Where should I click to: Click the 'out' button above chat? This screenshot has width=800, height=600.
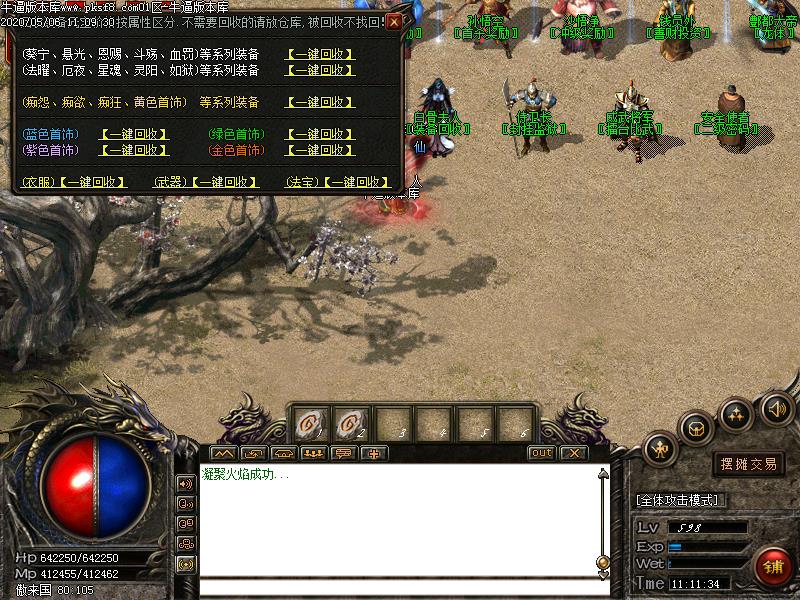[541, 453]
